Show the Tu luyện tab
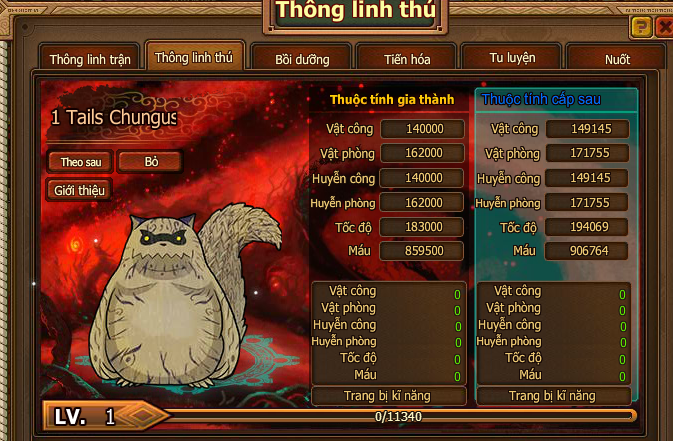Viewport: 673px width, 441px height. 512,58
